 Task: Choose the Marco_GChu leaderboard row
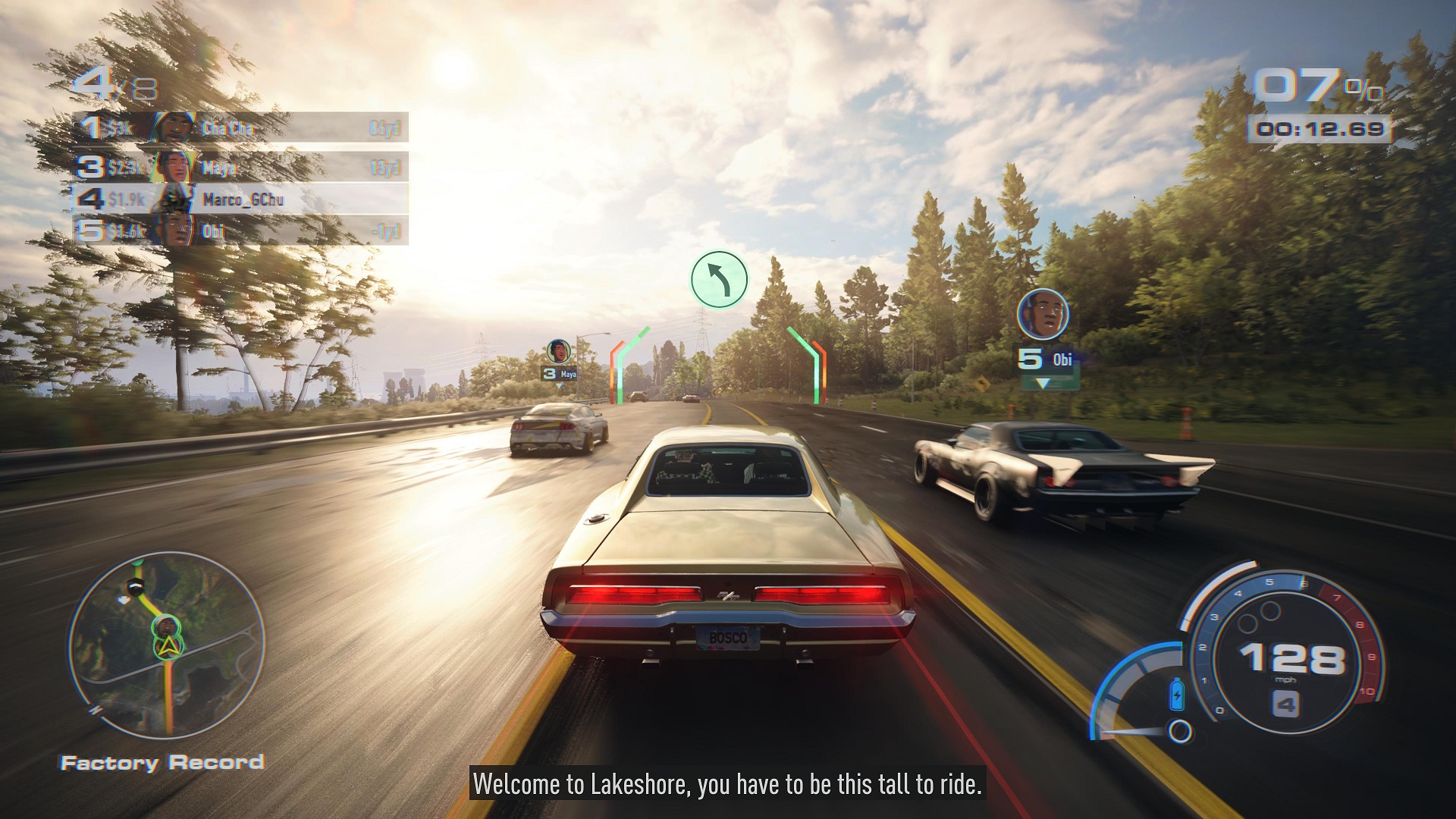point(241,199)
